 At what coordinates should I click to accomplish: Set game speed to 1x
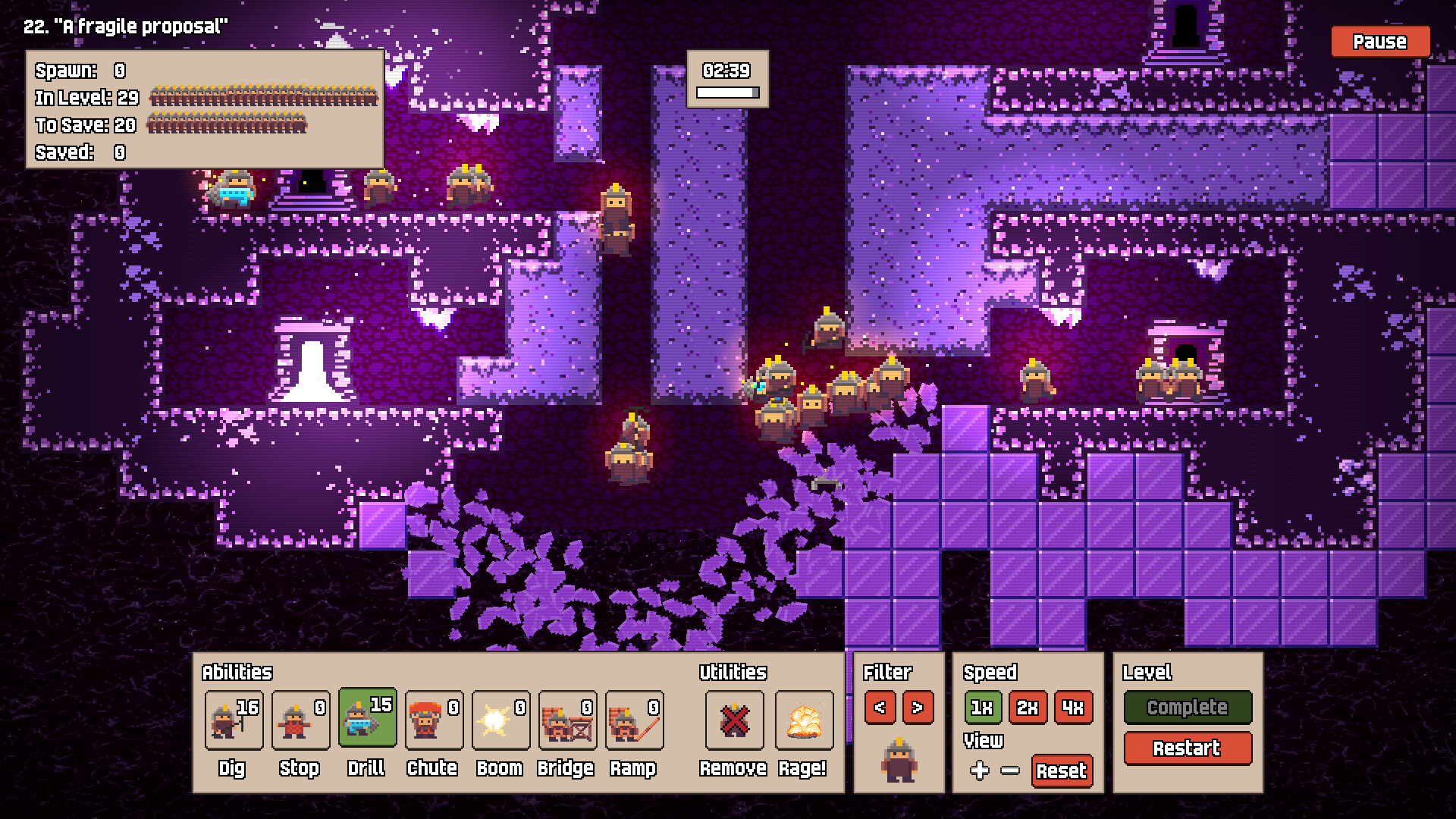982,708
